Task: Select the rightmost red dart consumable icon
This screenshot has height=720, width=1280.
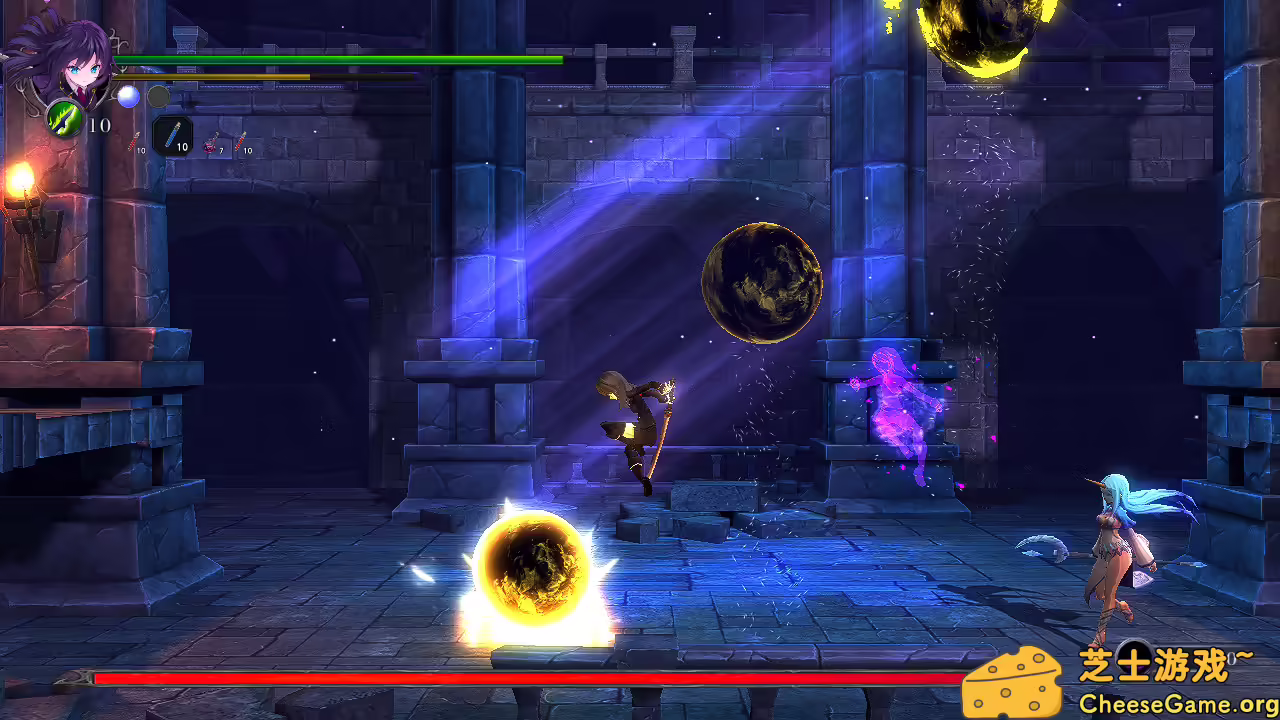Action: [x=243, y=141]
